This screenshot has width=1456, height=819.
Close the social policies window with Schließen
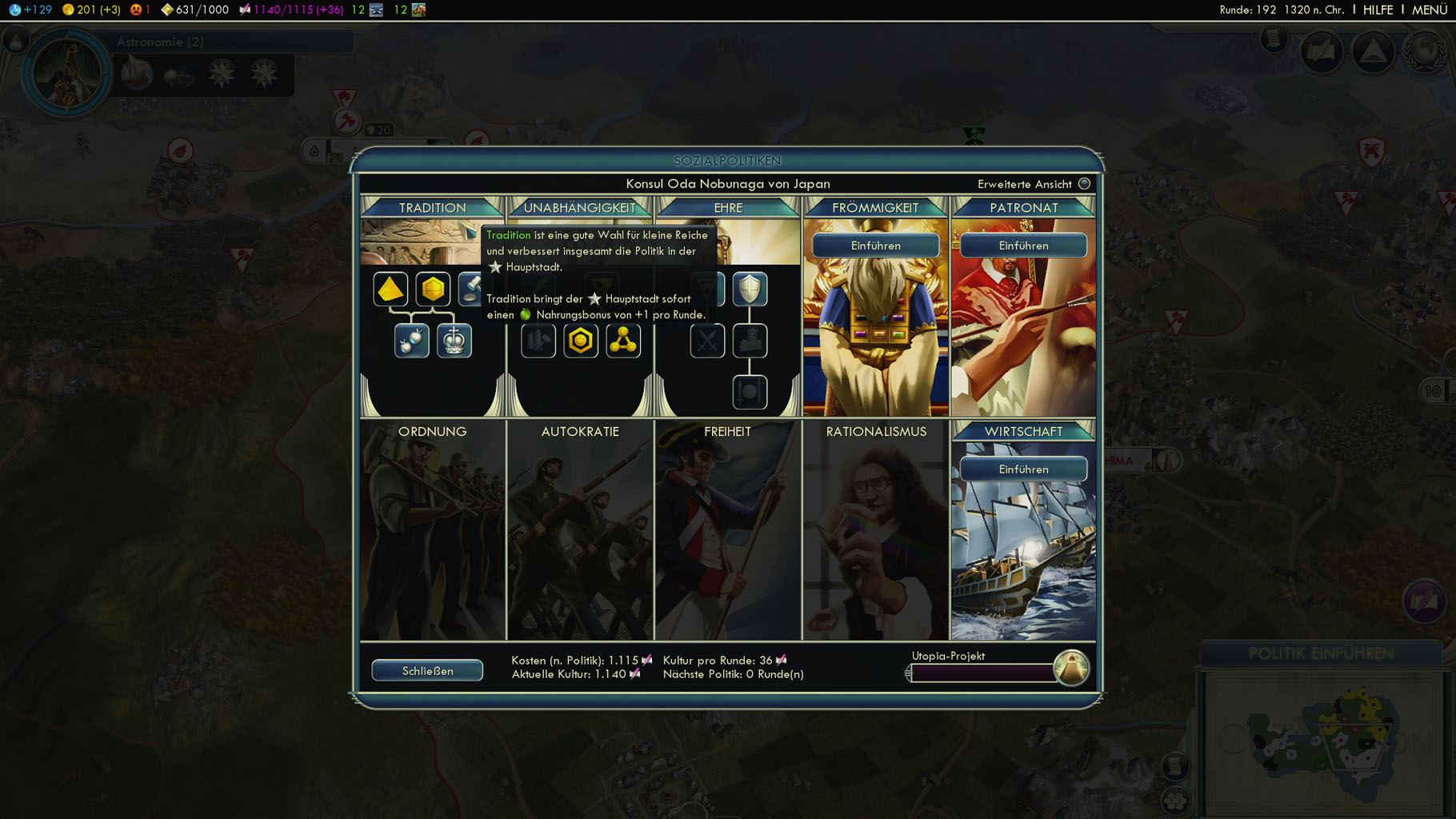pyautogui.click(x=427, y=670)
